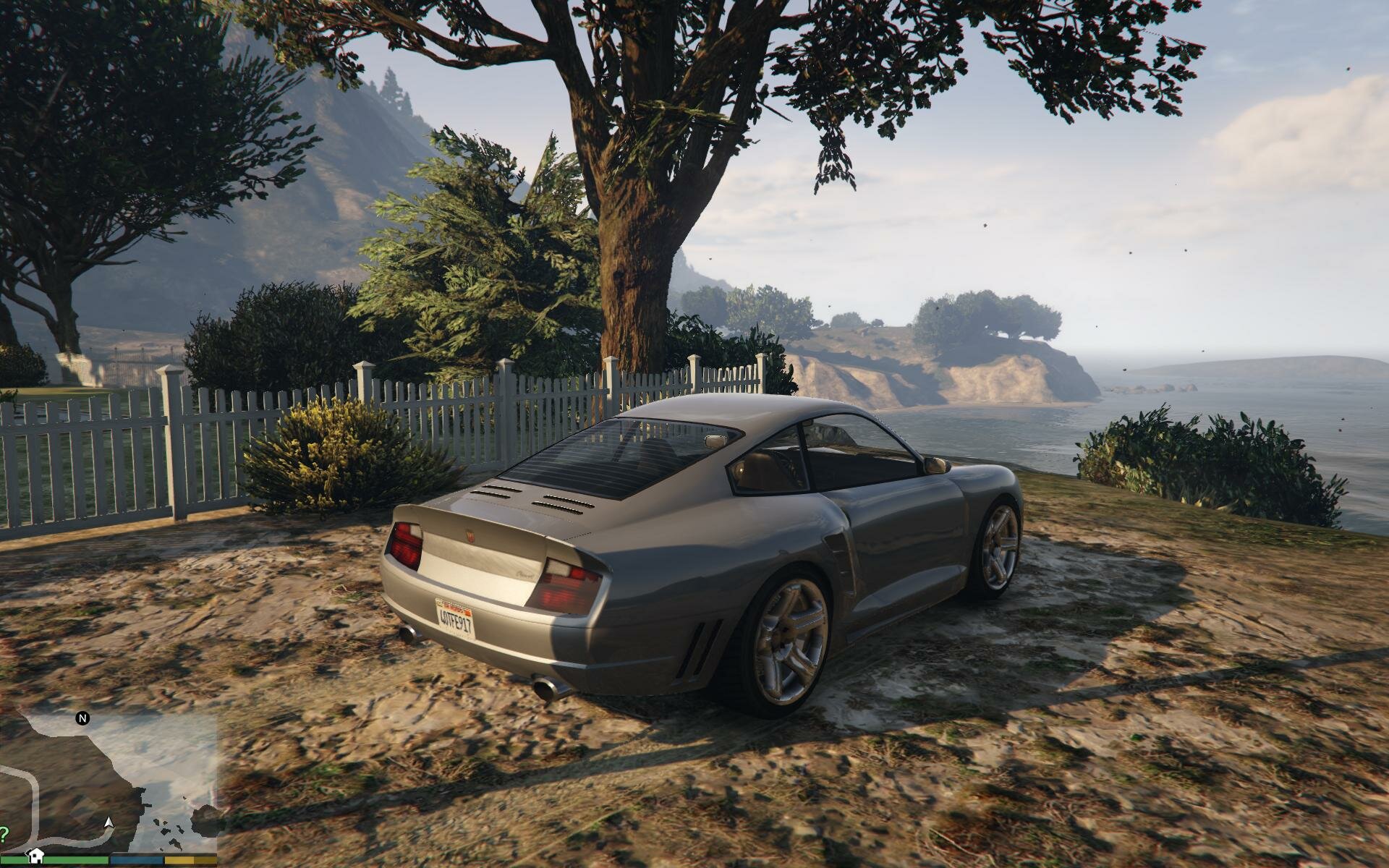Click the green question mark mission blip
This screenshot has height=868, width=1389.
pos(4,832)
